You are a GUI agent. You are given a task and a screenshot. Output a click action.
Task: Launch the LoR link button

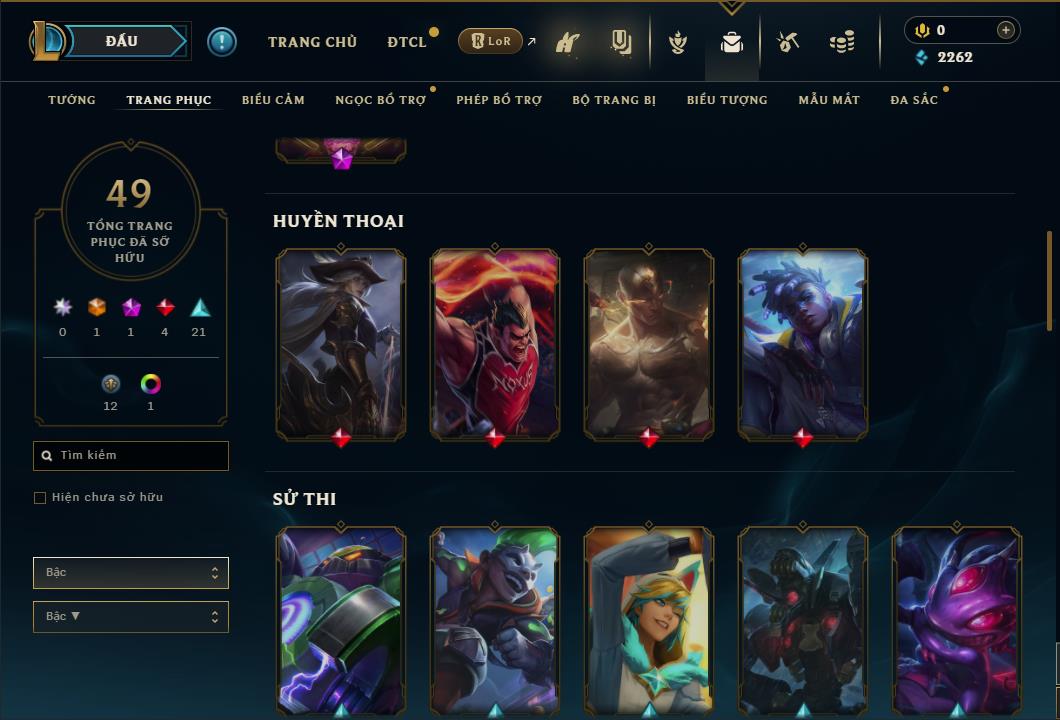[491, 42]
